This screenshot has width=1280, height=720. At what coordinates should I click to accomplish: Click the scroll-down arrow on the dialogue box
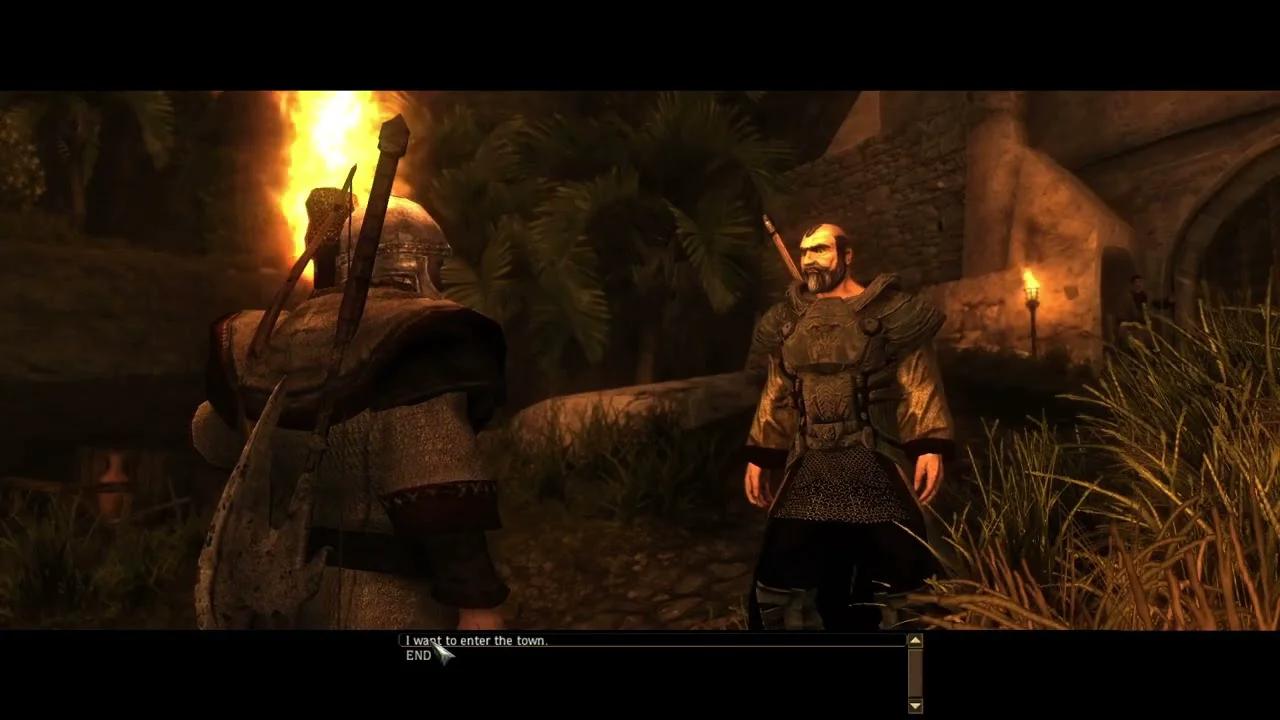coord(915,705)
